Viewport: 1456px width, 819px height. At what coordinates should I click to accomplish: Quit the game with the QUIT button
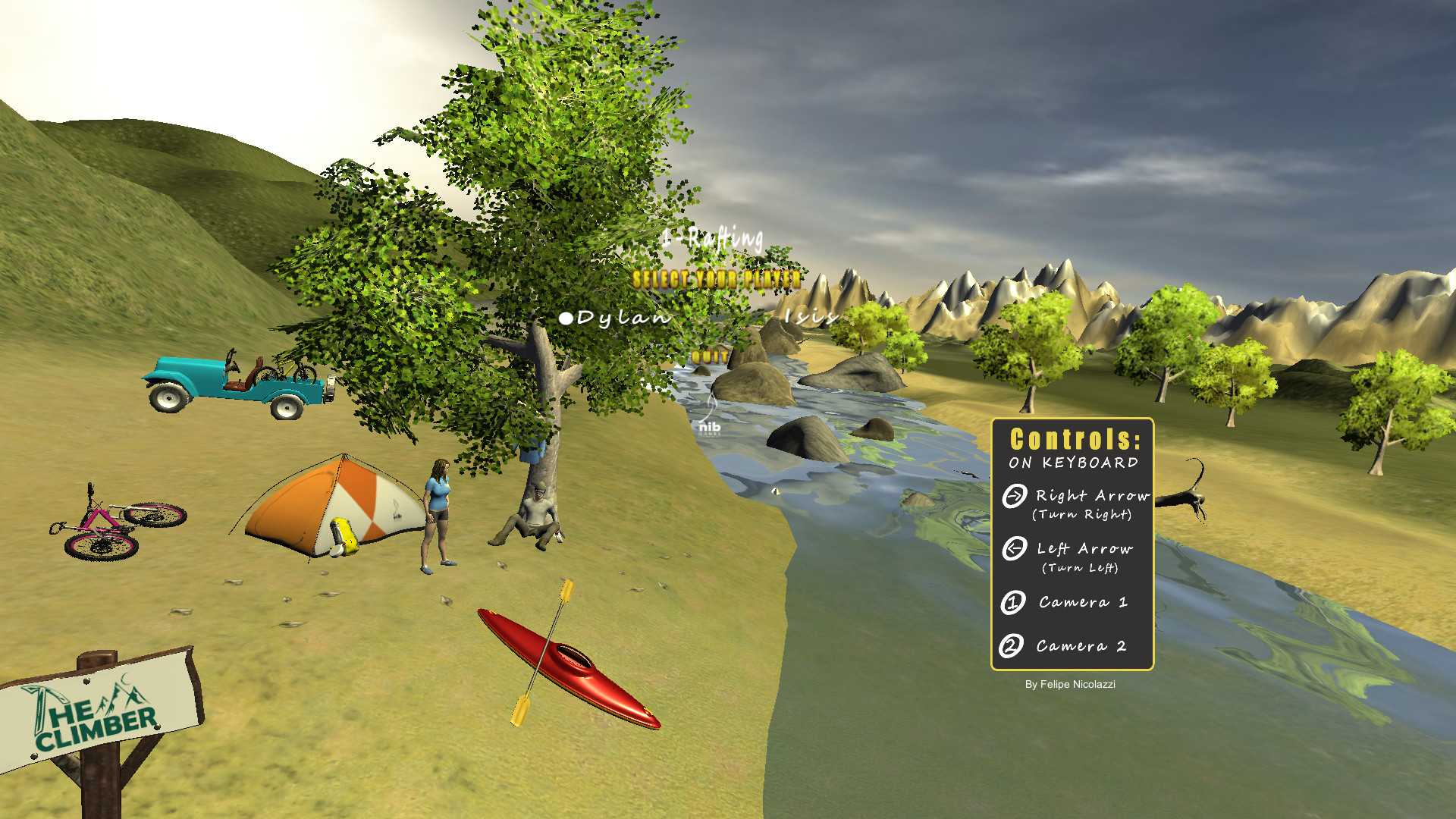pos(710,356)
